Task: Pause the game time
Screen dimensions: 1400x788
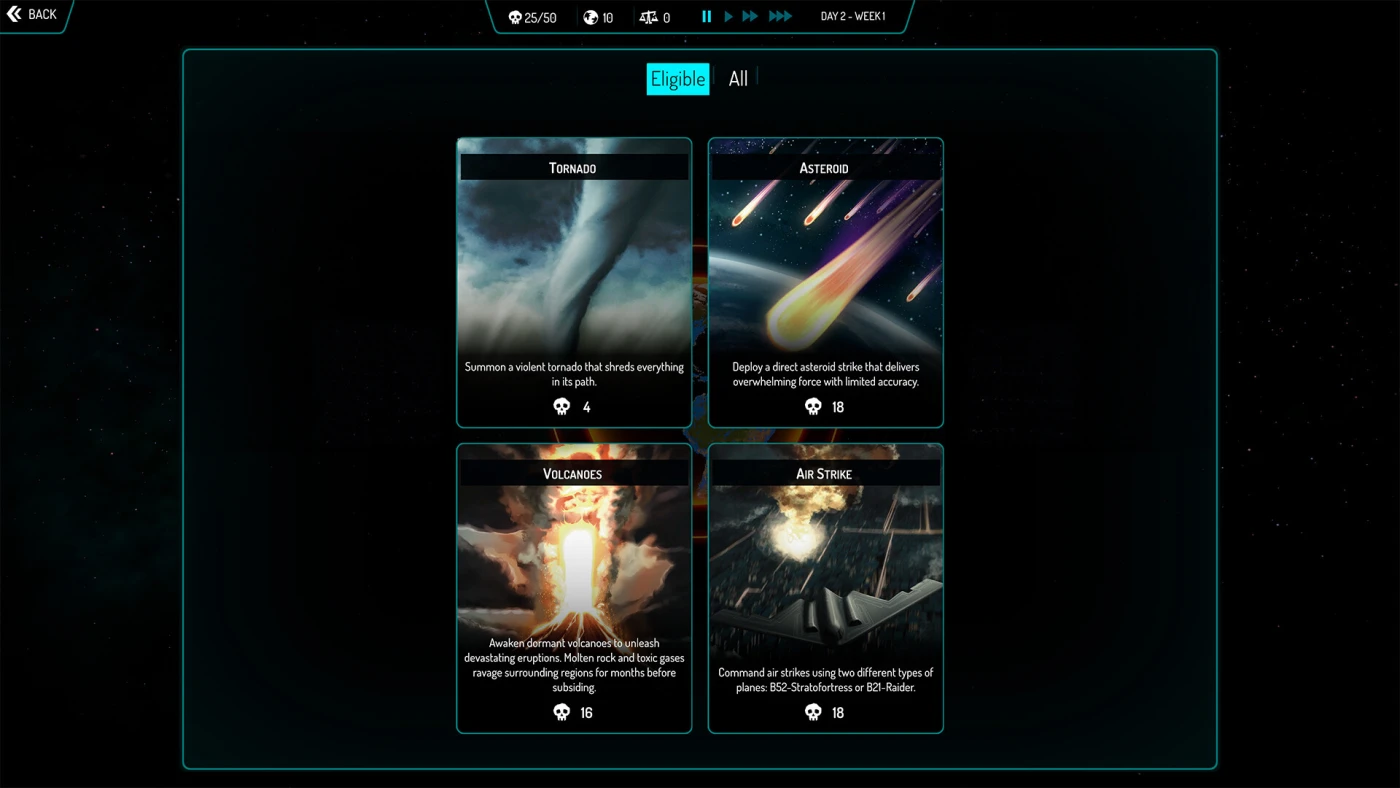Action: click(x=706, y=17)
